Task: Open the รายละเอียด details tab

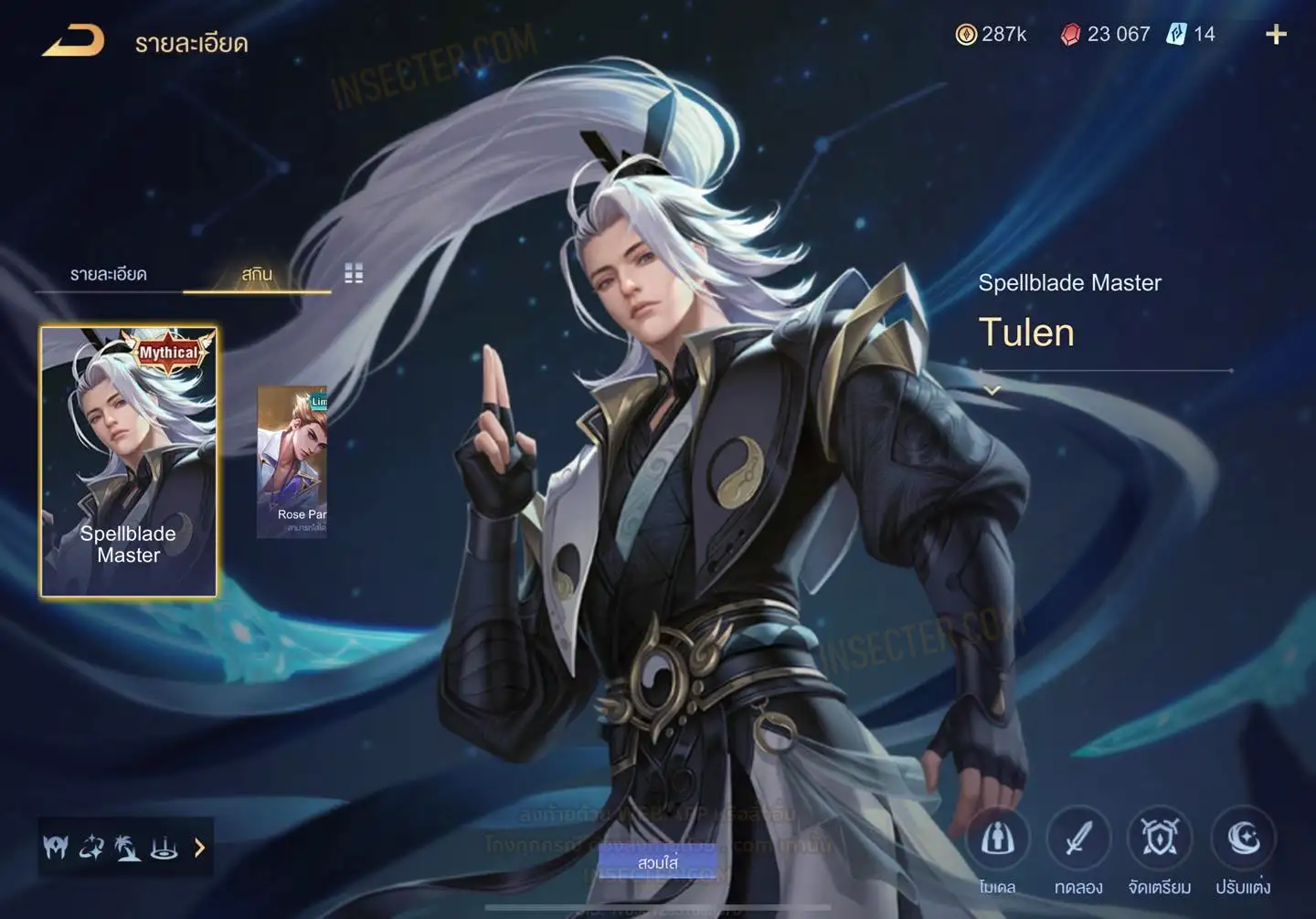Action: [x=109, y=274]
